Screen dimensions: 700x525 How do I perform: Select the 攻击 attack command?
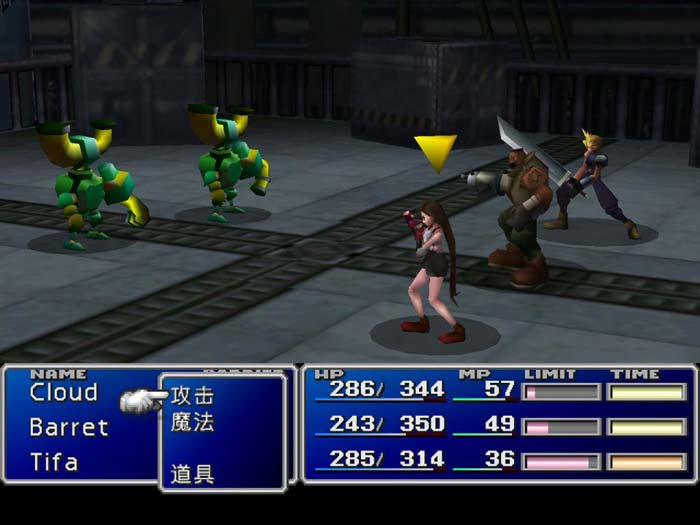click(192, 396)
